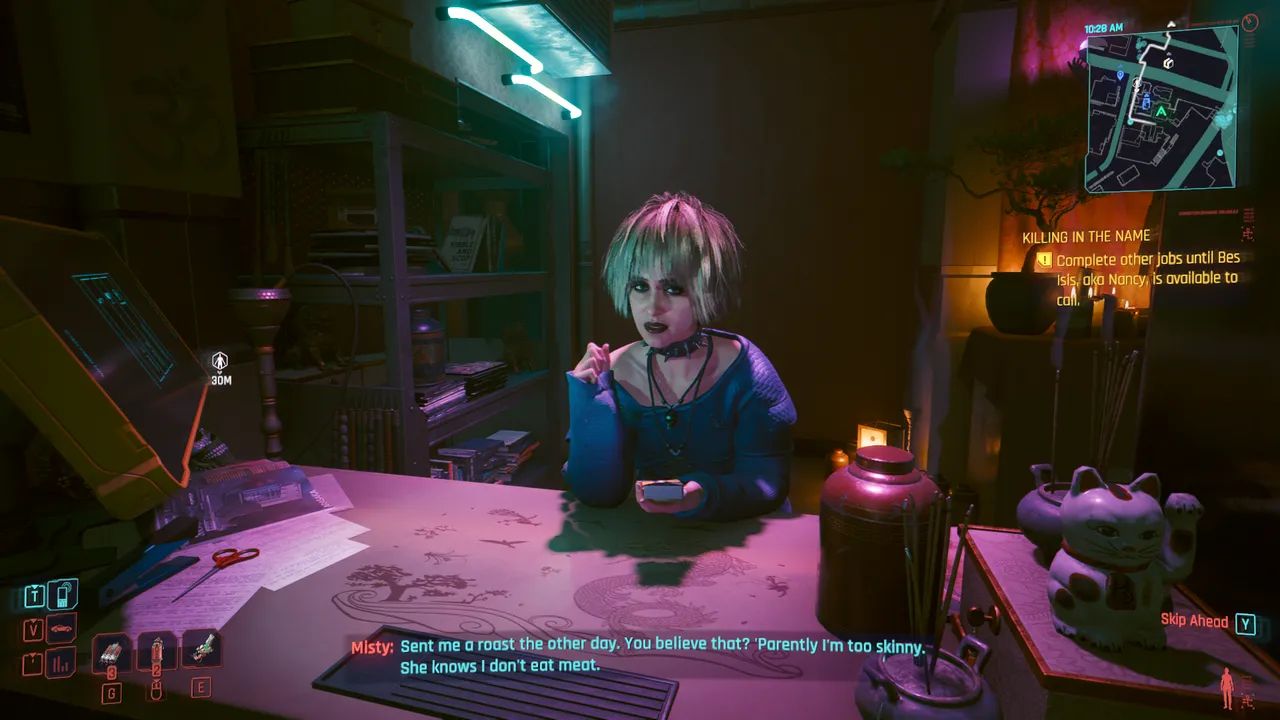Click the red body-stance indicator icon
The width and height of the screenshot is (1280, 720).
pos(1227,689)
